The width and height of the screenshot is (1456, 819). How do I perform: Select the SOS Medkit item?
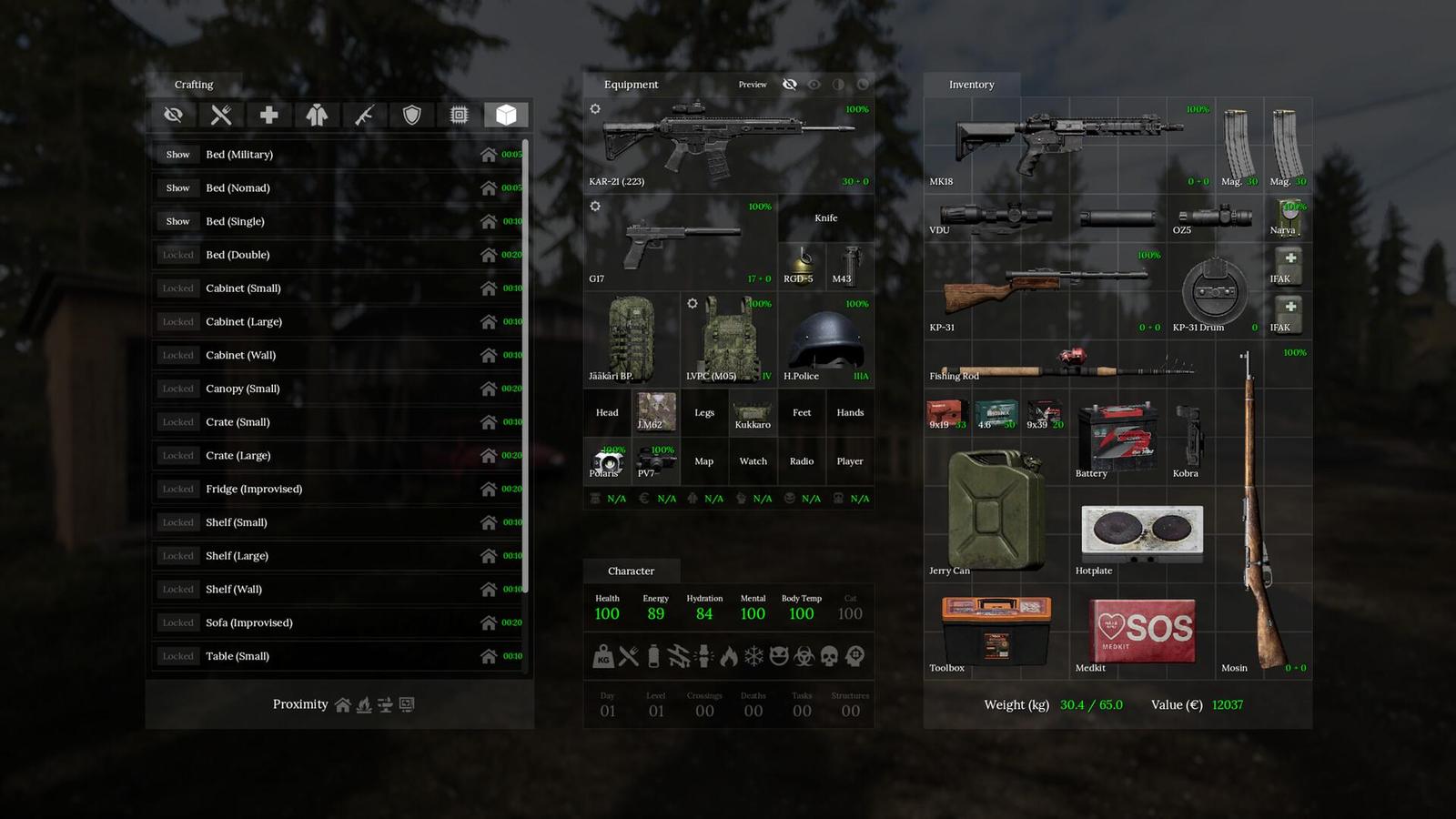coord(1142,630)
